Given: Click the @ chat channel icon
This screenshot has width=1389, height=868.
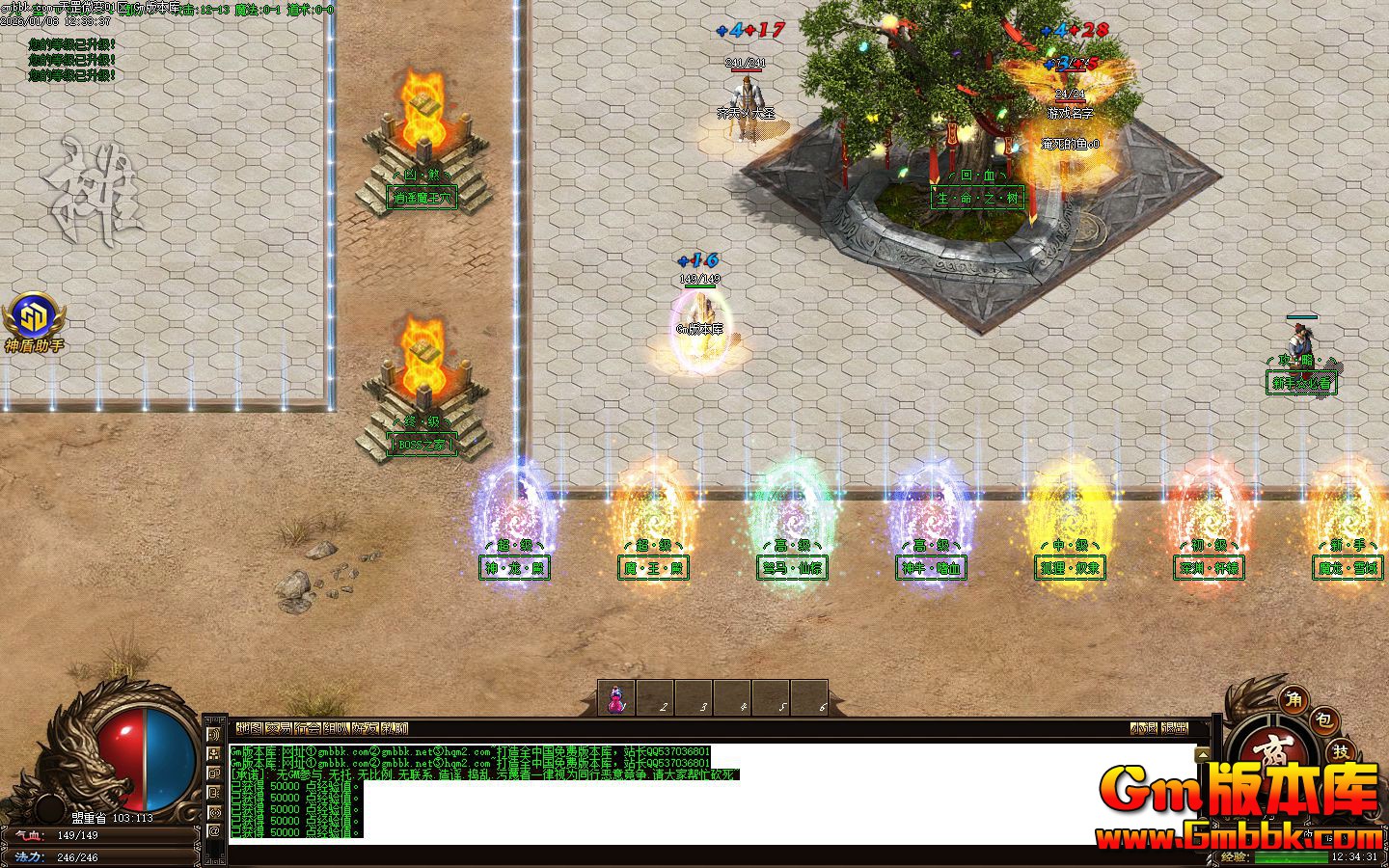Looking at the screenshot, I should [213, 830].
